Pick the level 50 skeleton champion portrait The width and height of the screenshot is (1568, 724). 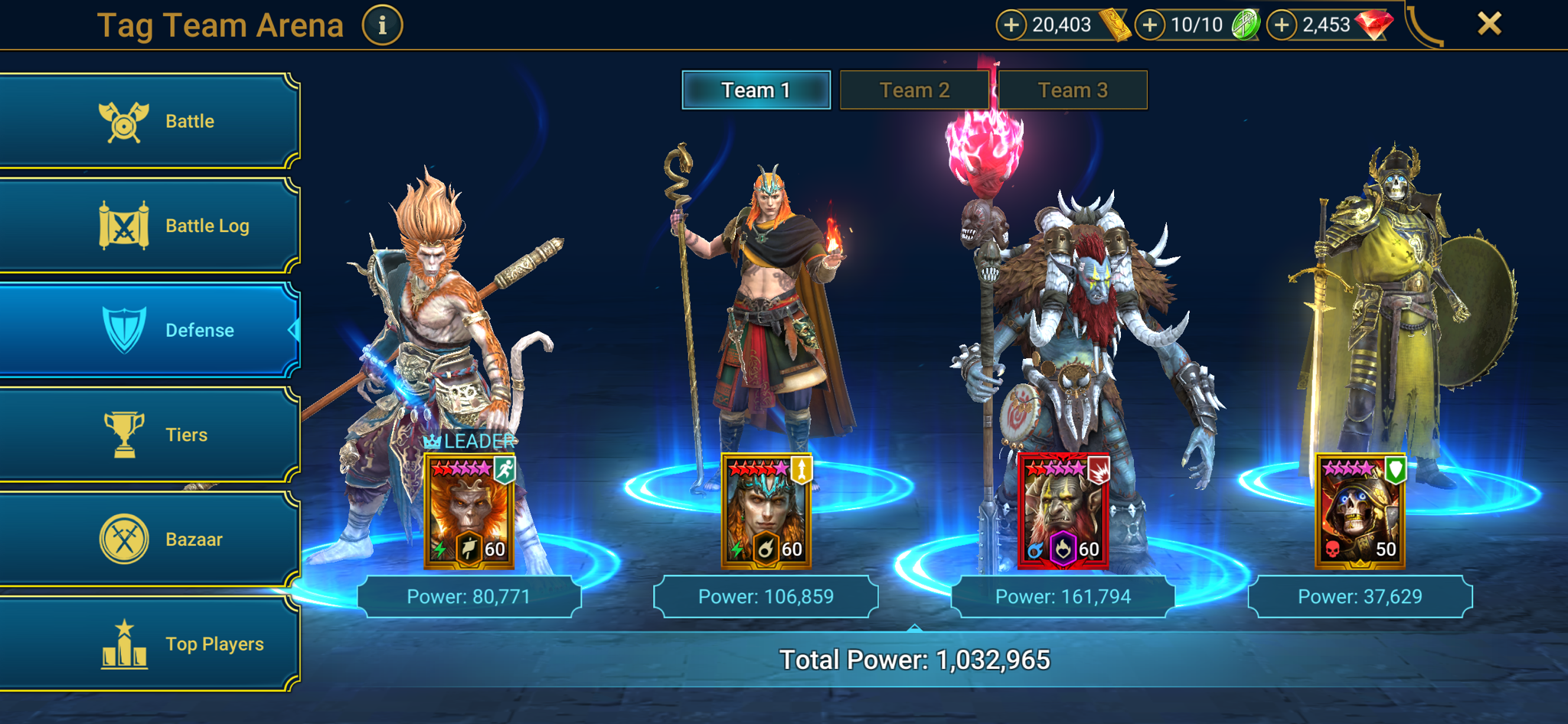(1360, 511)
